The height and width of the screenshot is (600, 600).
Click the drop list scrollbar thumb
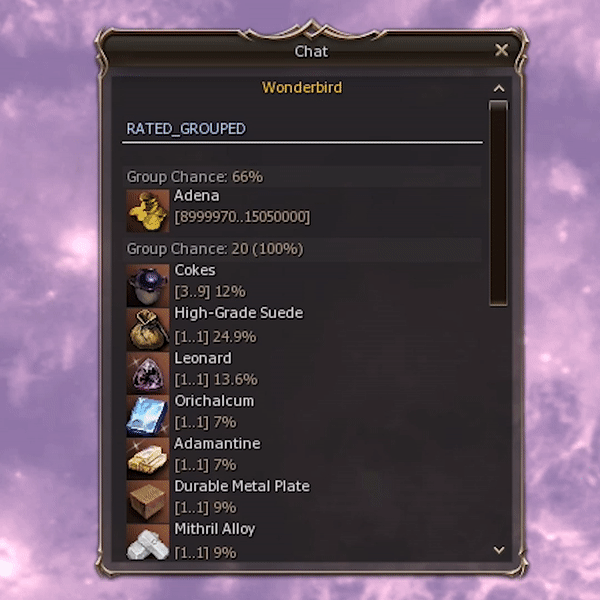499,200
